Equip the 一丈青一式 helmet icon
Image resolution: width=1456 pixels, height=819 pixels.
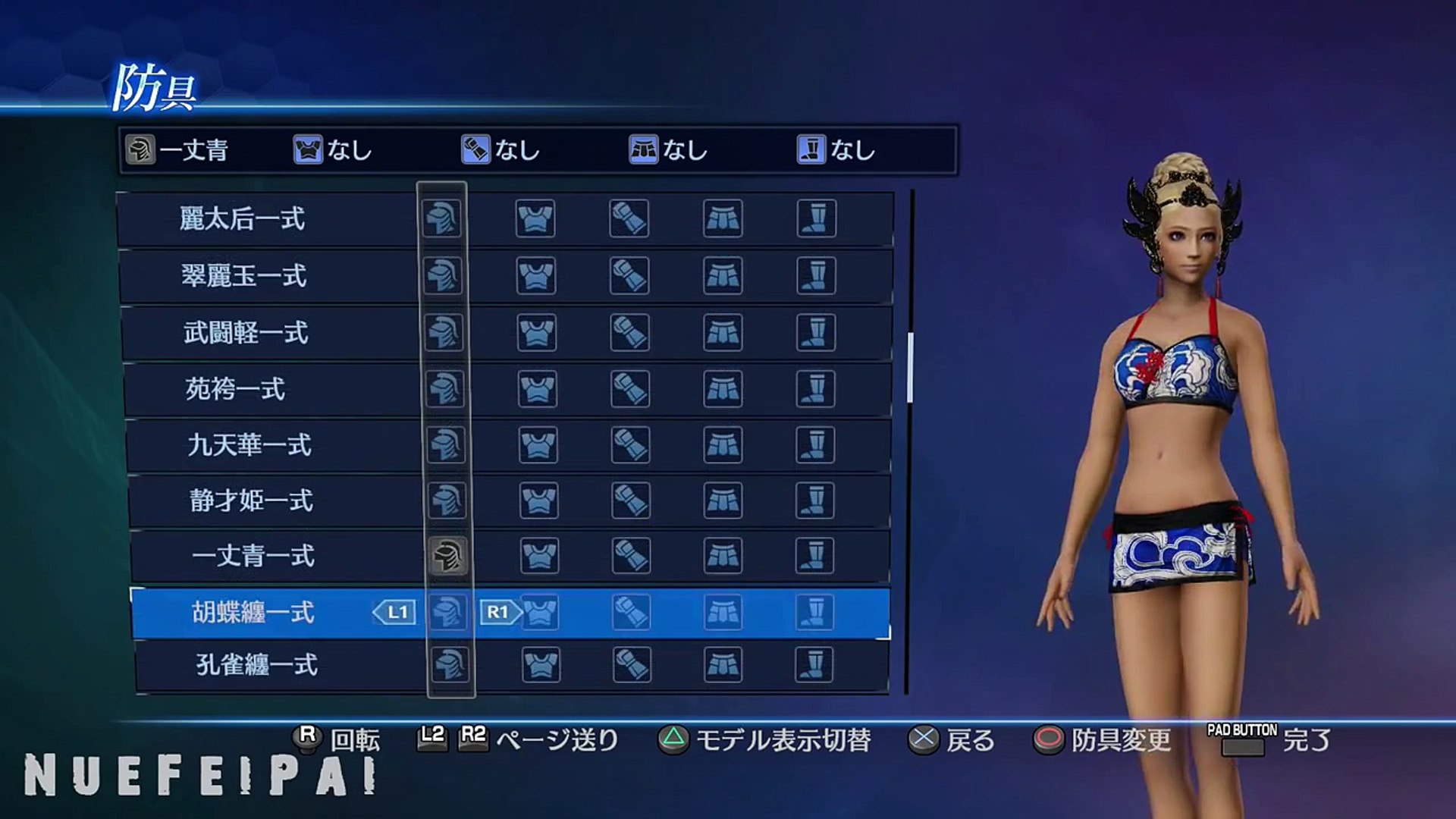[447, 557]
